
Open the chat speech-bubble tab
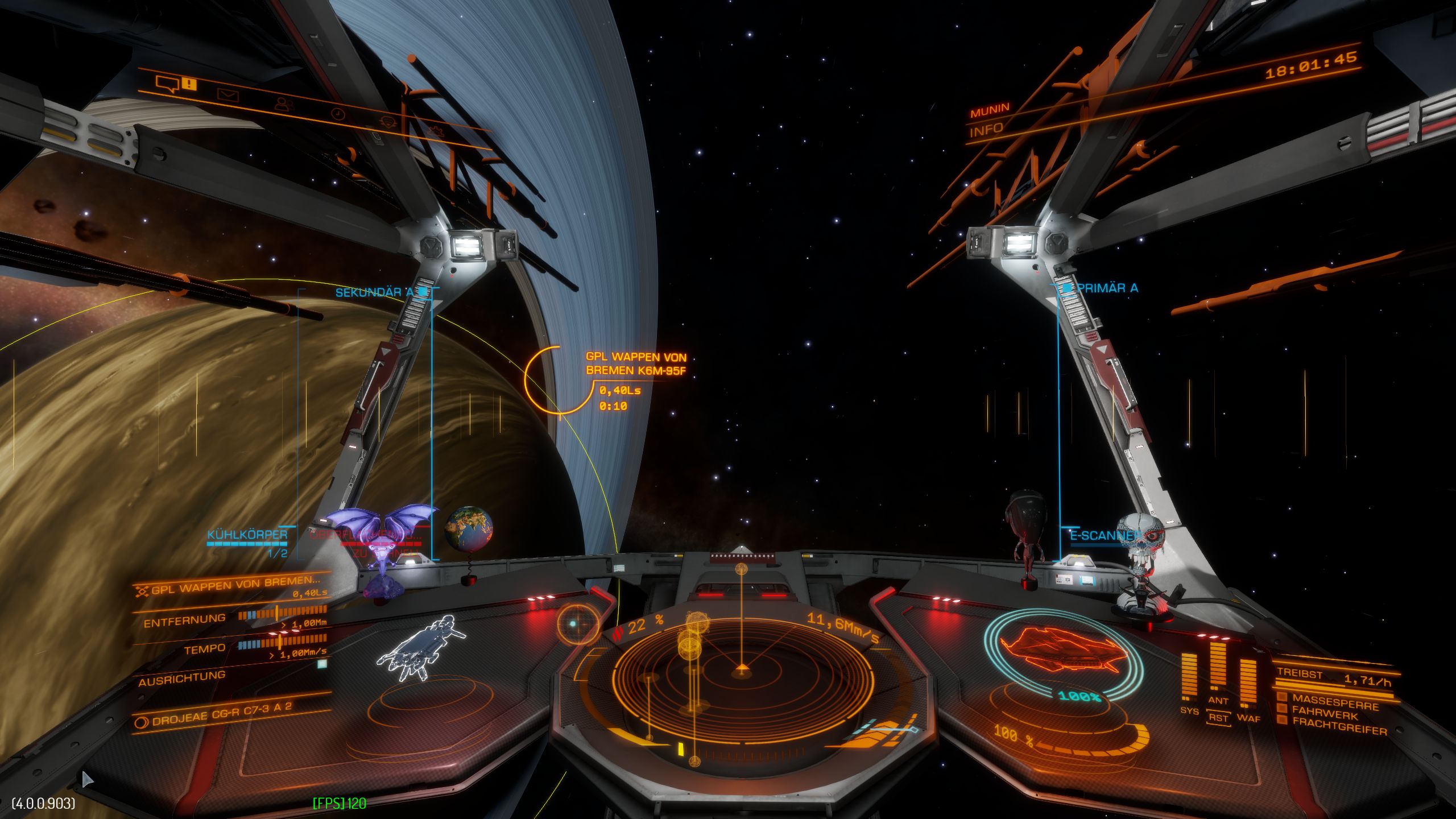click(168, 85)
